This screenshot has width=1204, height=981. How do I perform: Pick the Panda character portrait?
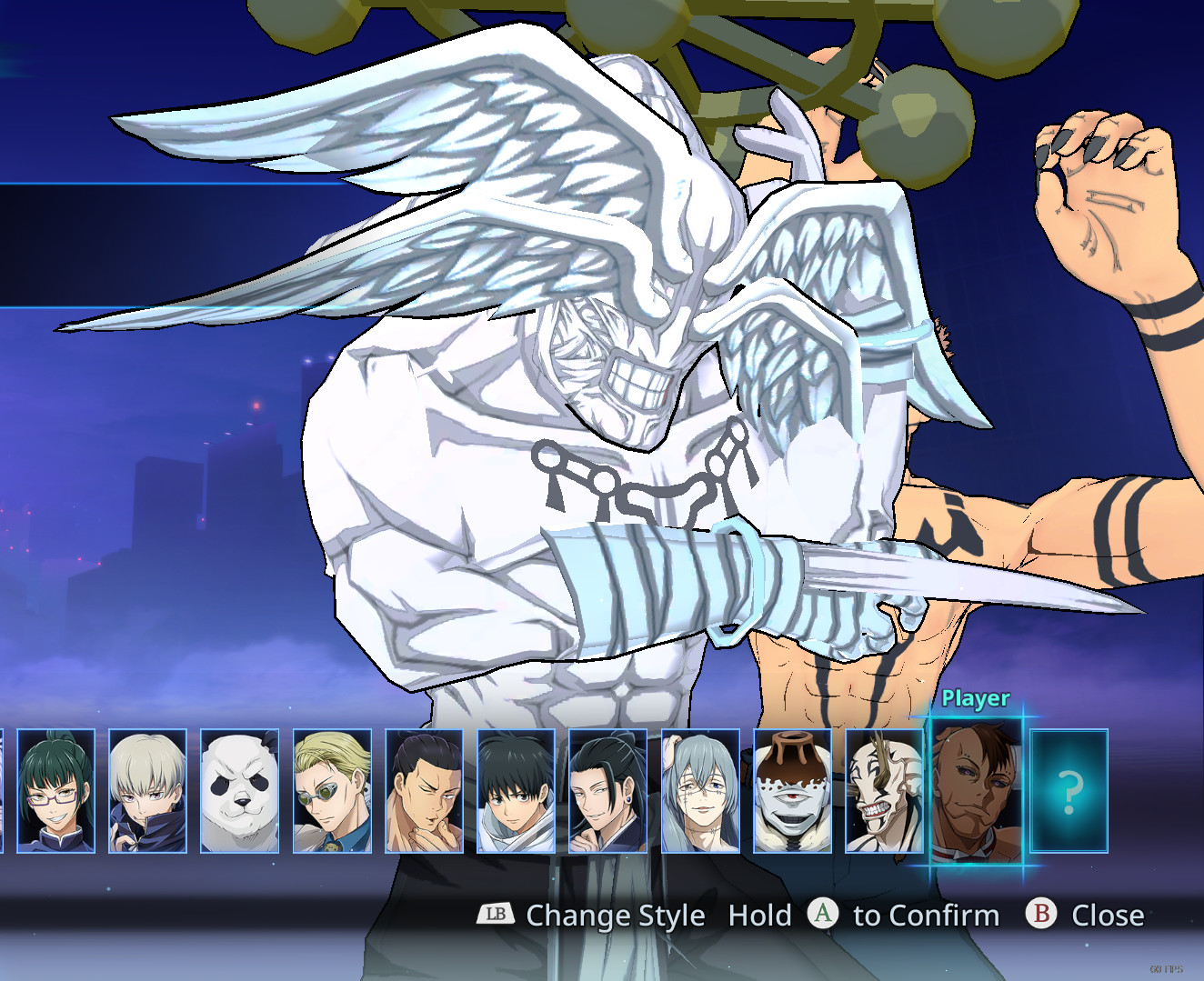[240, 791]
